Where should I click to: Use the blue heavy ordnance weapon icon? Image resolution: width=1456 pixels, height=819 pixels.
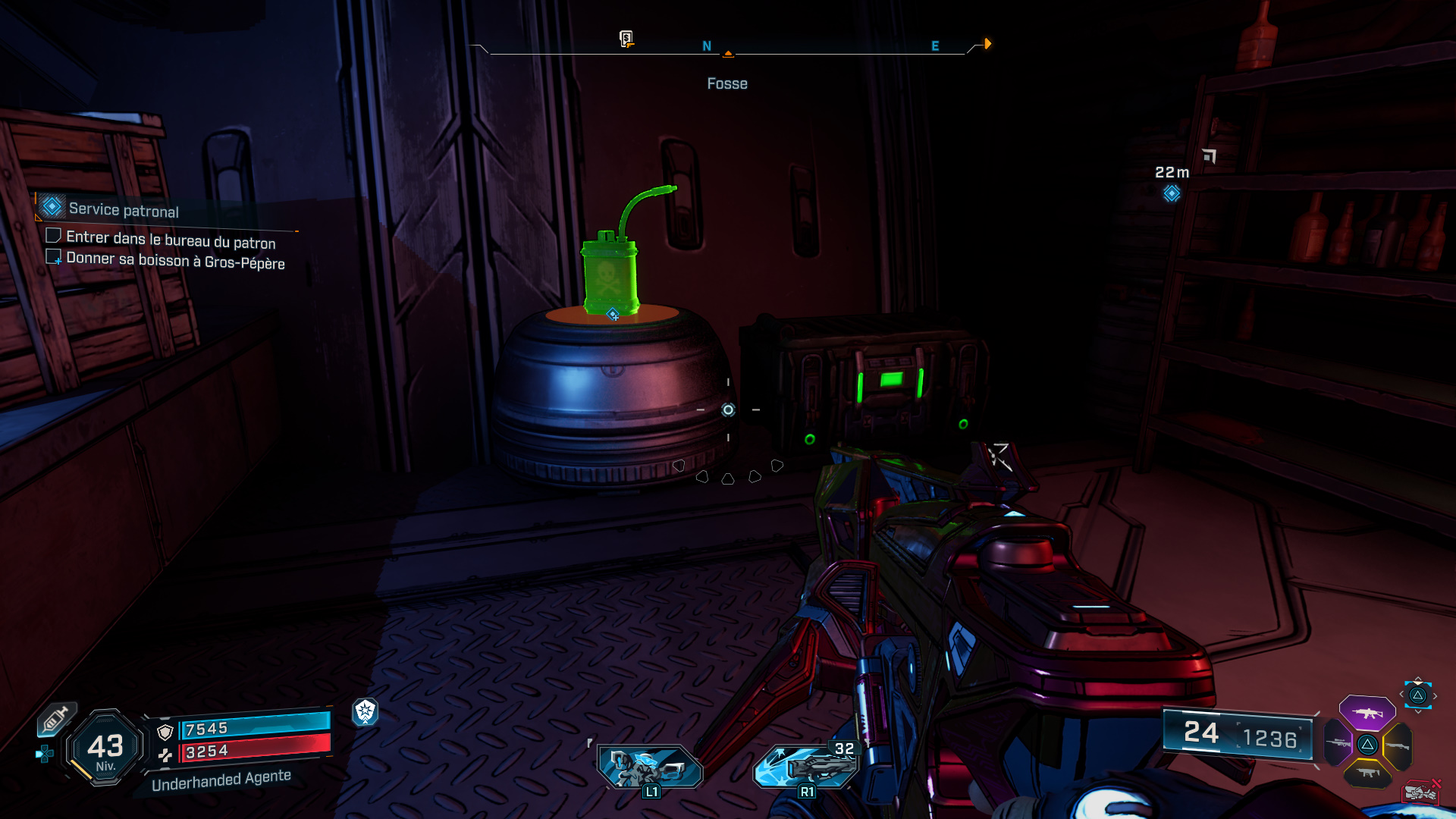(806, 766)
